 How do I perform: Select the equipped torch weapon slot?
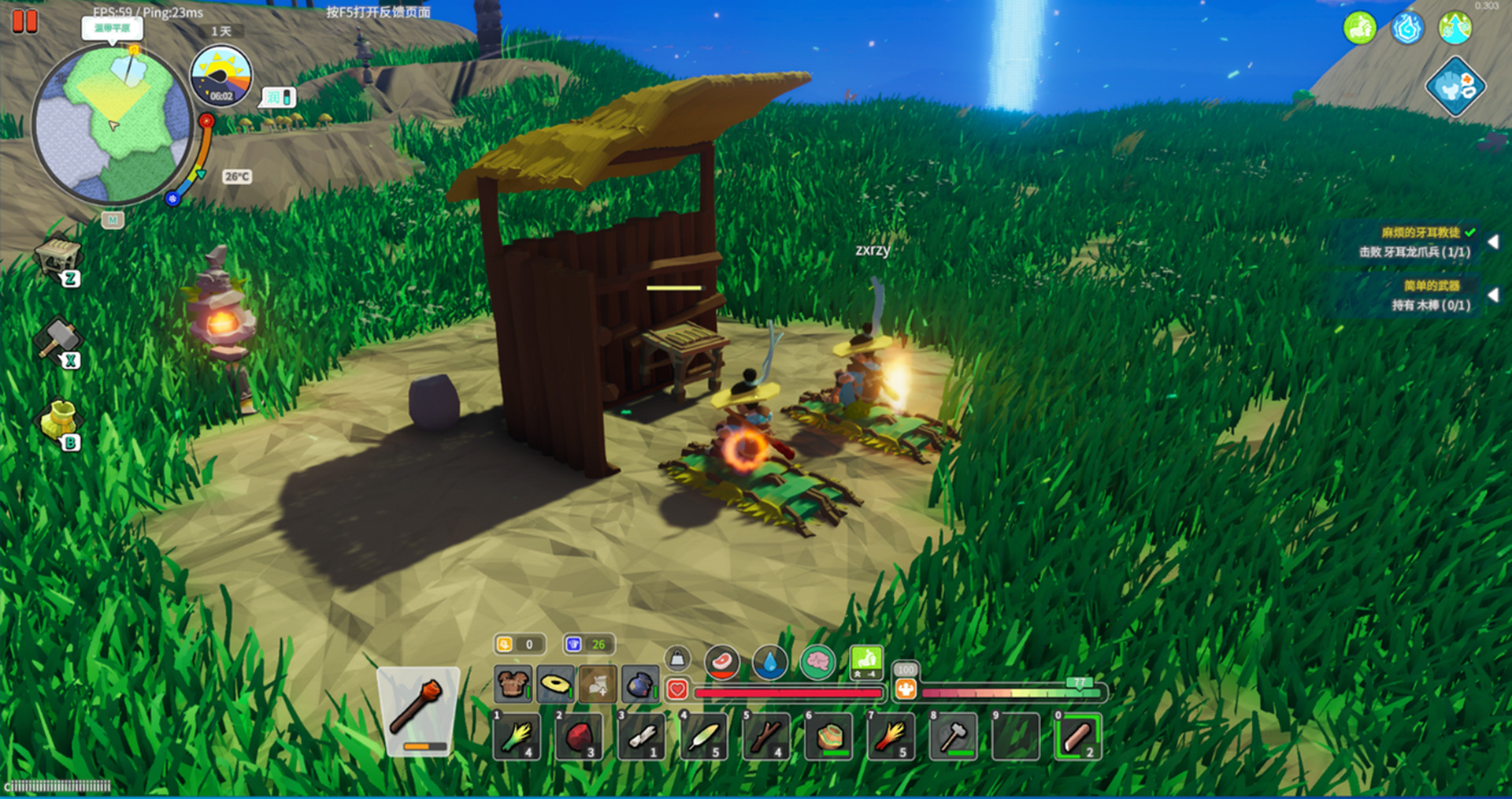pos(417,711)
